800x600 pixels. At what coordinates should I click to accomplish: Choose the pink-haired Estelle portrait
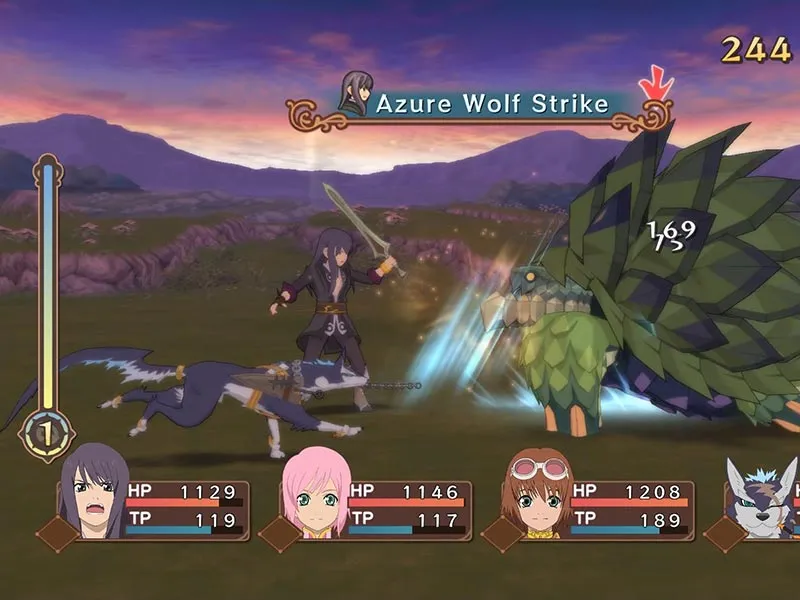(315, 492)
